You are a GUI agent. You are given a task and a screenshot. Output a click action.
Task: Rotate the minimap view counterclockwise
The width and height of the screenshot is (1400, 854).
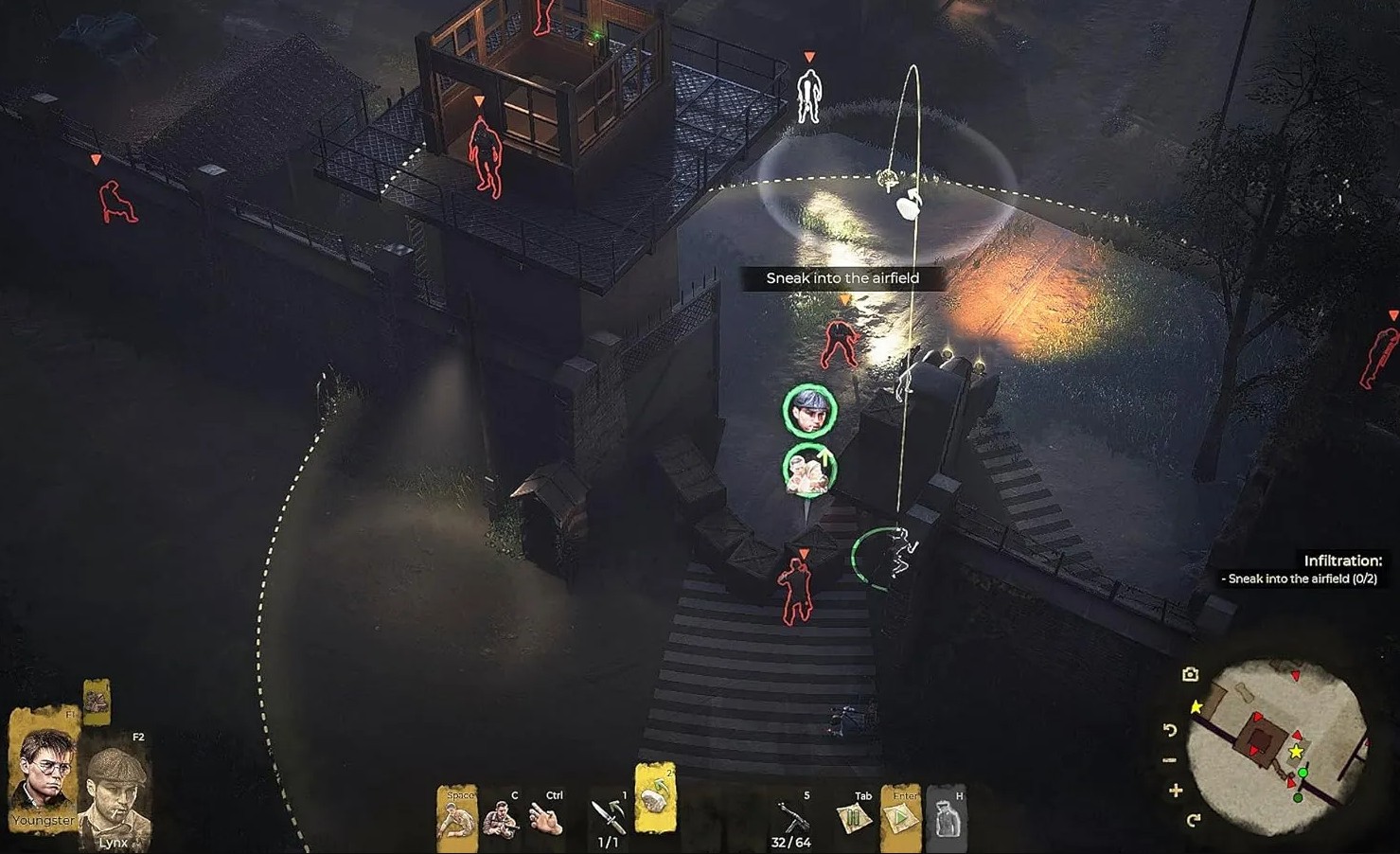pyautogui.click(x=1170, y=730)
